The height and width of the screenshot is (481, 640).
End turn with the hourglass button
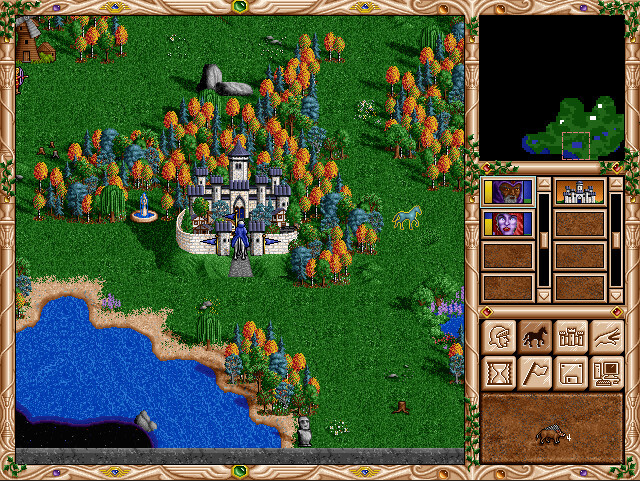coord(498,373)
